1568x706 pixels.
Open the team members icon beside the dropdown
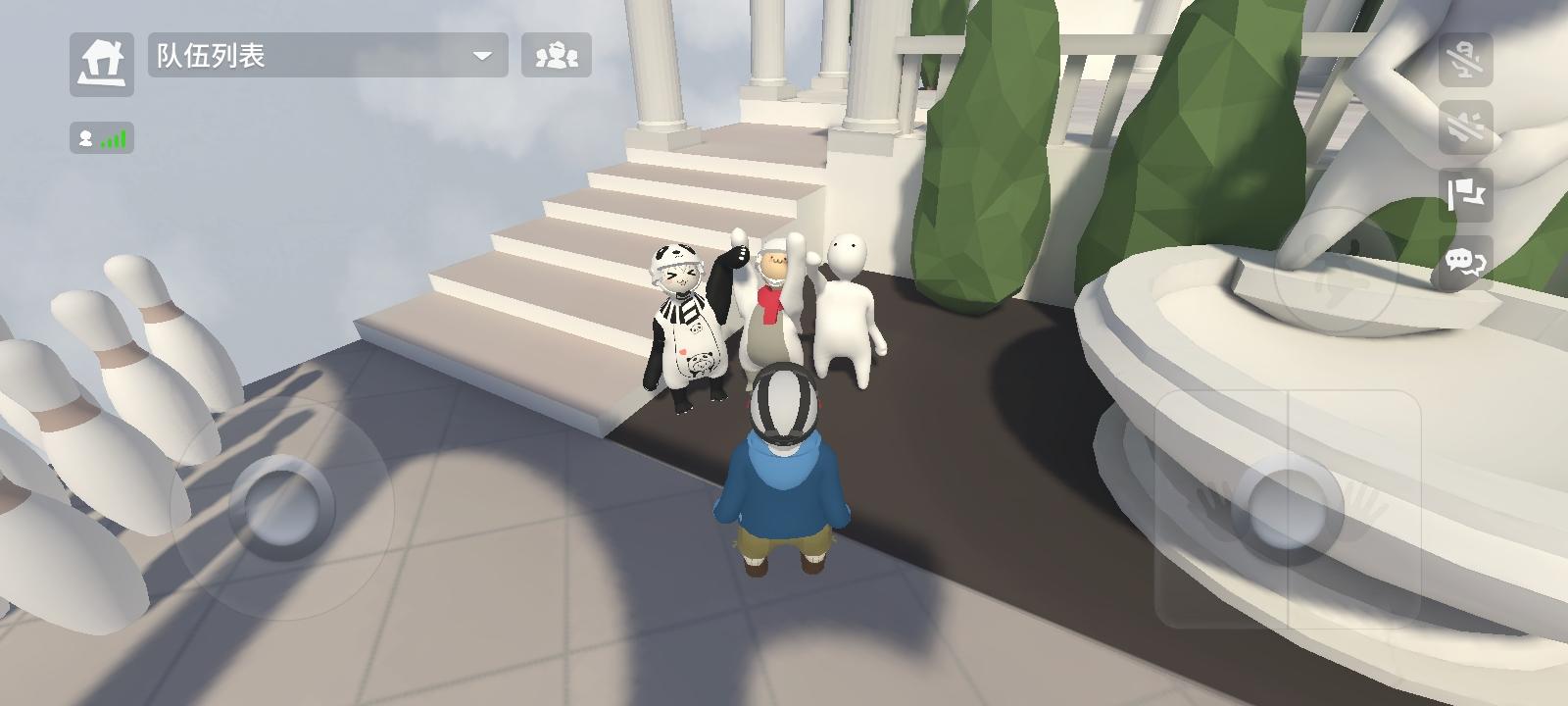(x=555, y=56)
